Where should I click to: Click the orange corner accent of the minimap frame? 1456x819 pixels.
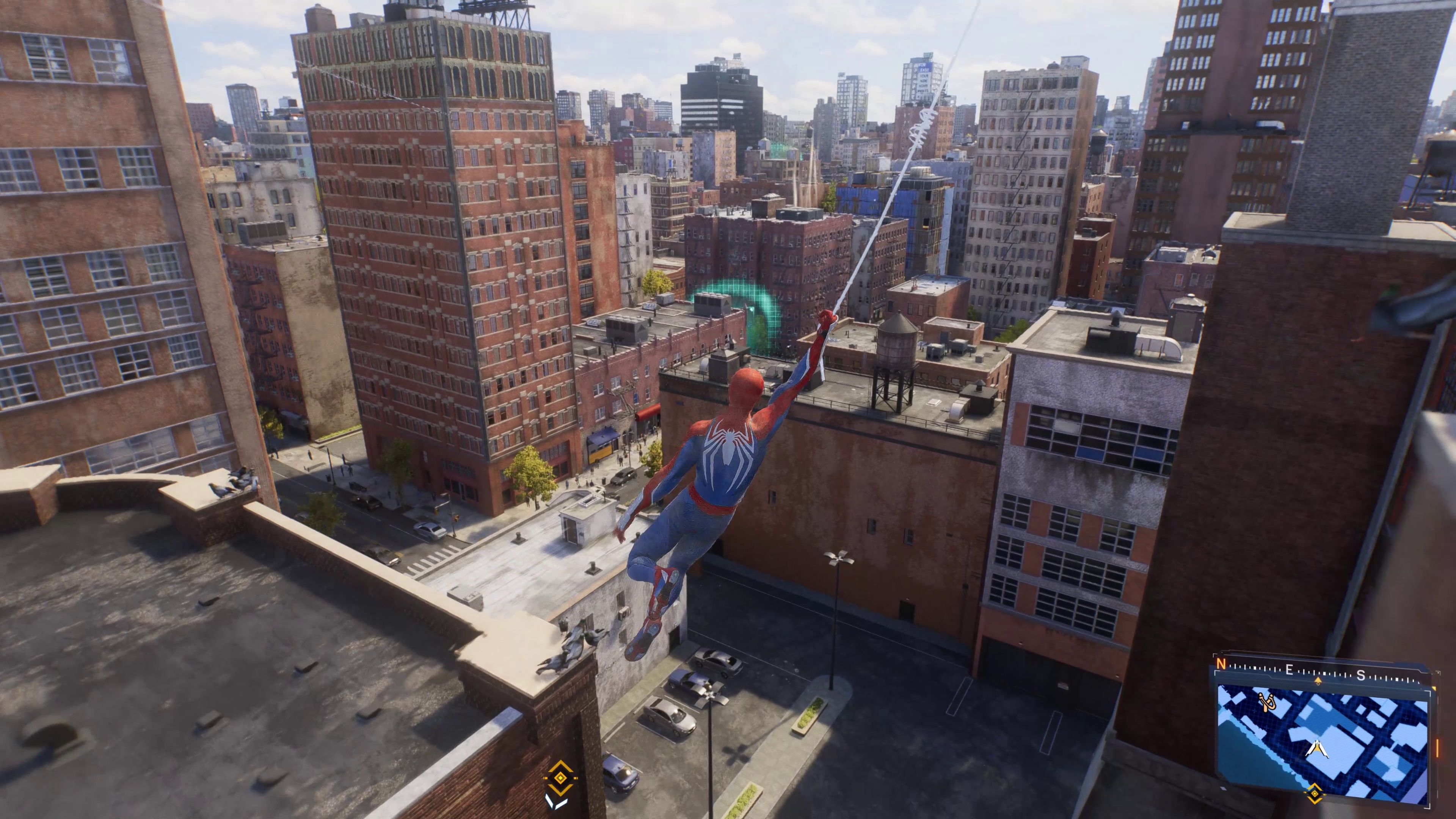(1434, 689)
